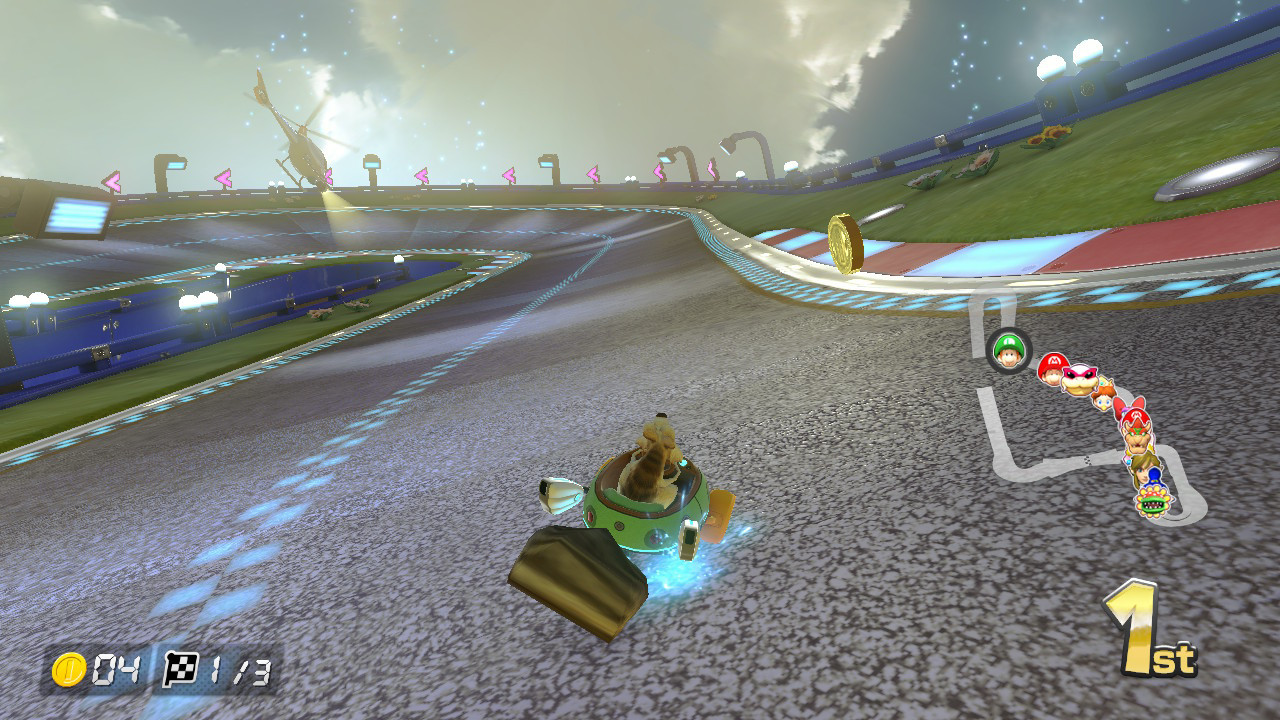Select Baby Luigi's circled icon on the minimap
The image size is (1280, 720).
pyautogui.click(x=1007, y=350)
